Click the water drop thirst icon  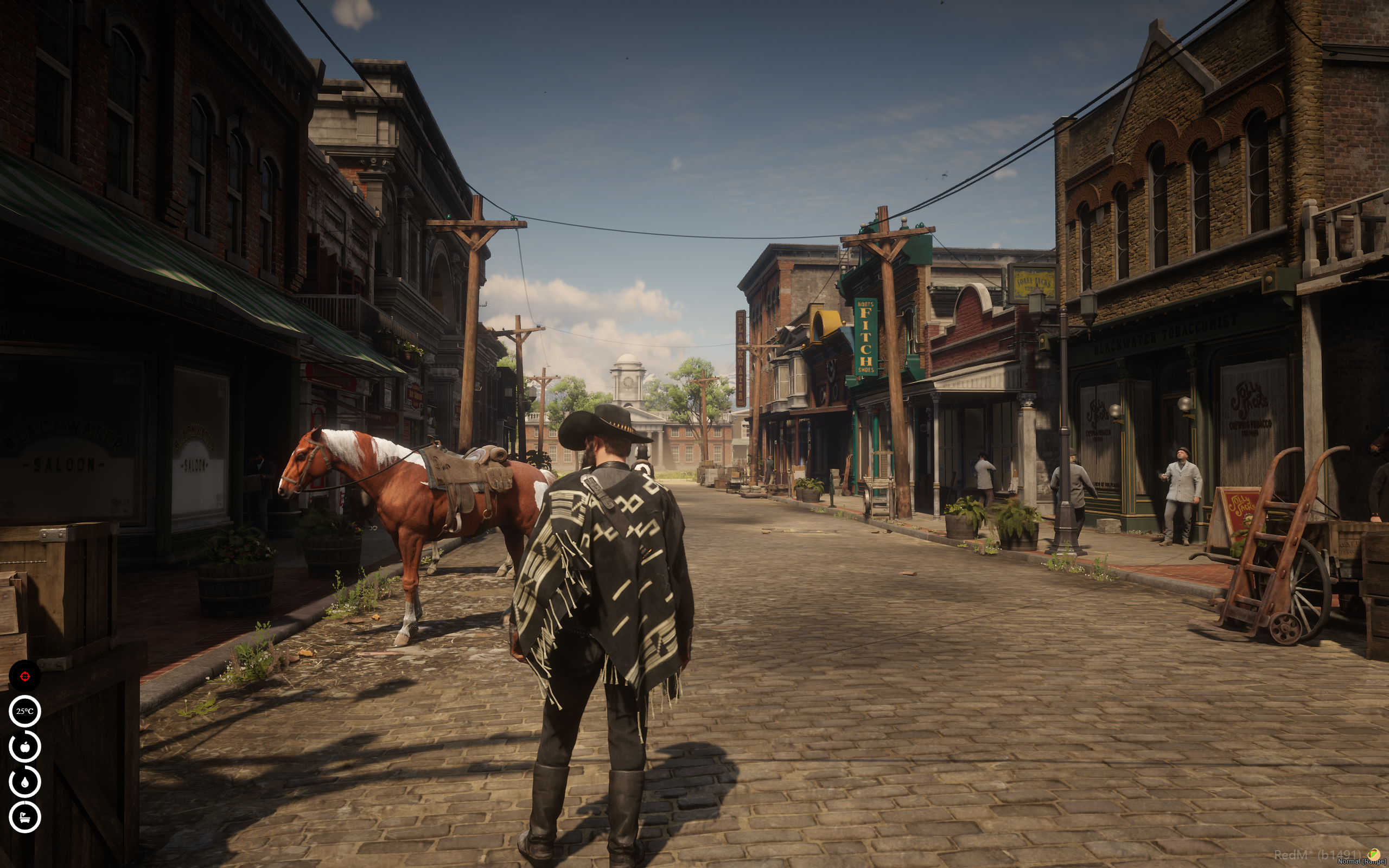[x=24, y=781]
